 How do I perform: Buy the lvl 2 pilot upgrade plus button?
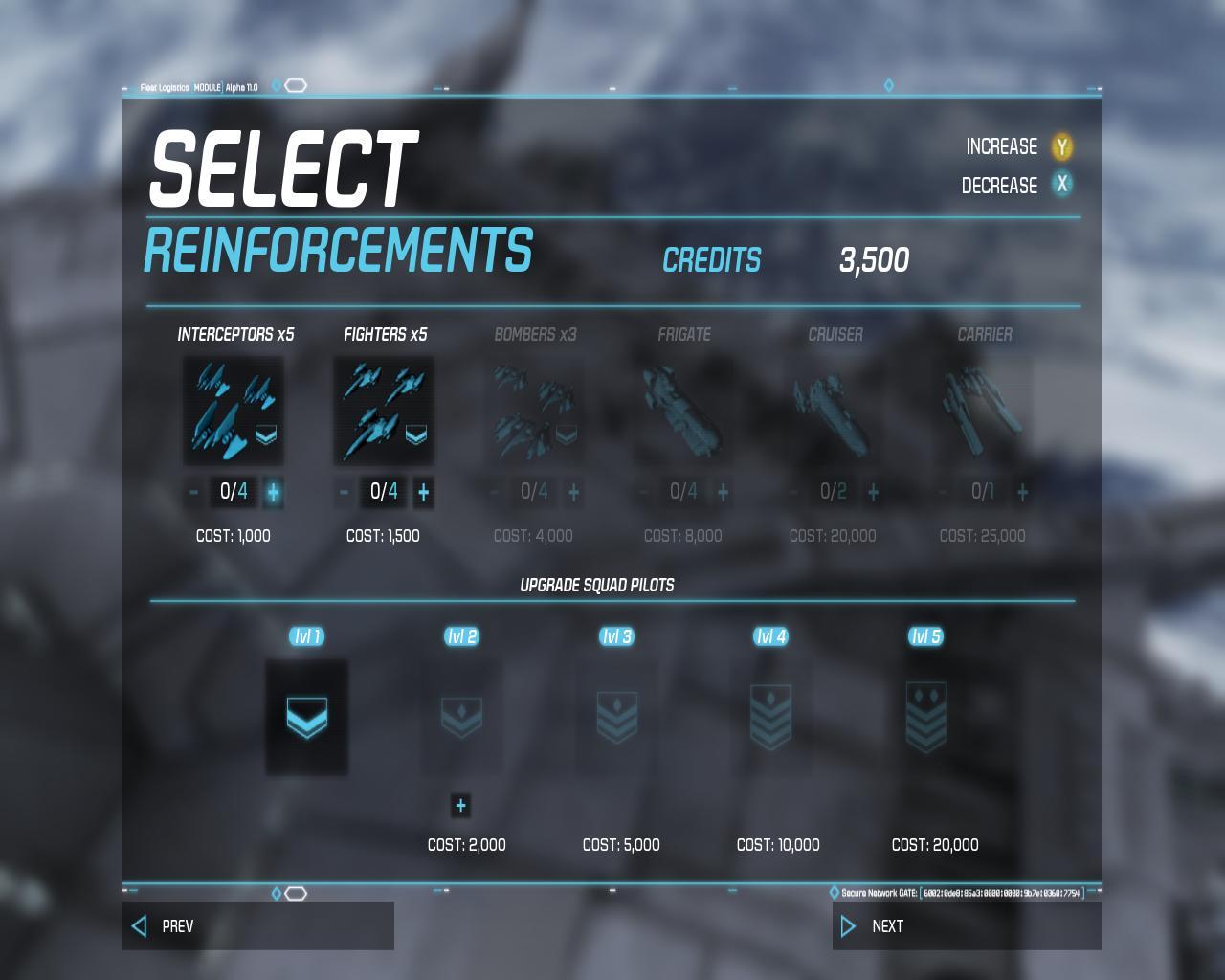460,805
